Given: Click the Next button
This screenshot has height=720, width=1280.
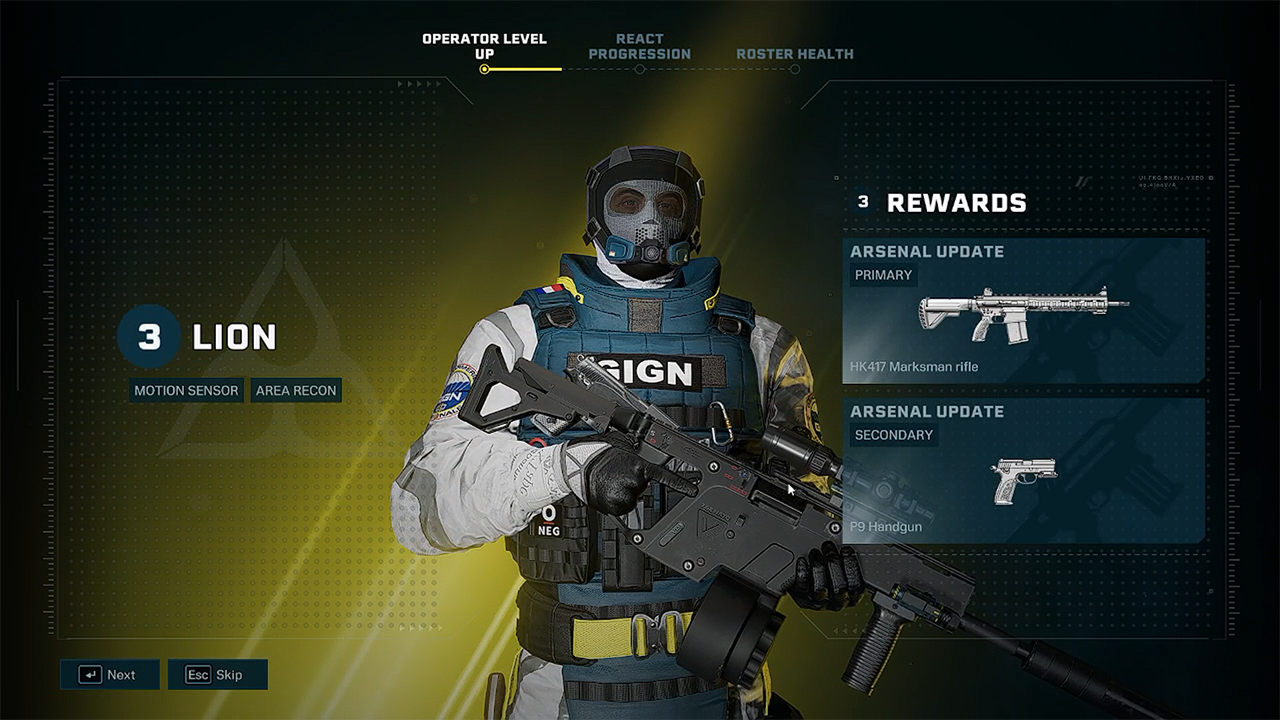Looking at the screenshot, I should (x=109, y=674).
